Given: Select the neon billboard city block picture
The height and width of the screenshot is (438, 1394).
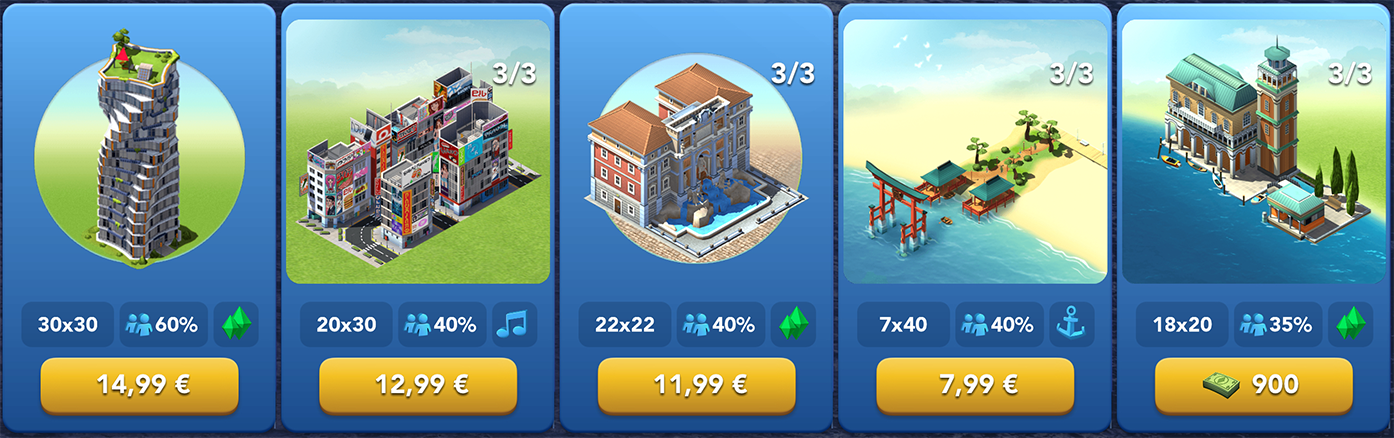Looking at the screenshot, I should (x=418, y=152).
